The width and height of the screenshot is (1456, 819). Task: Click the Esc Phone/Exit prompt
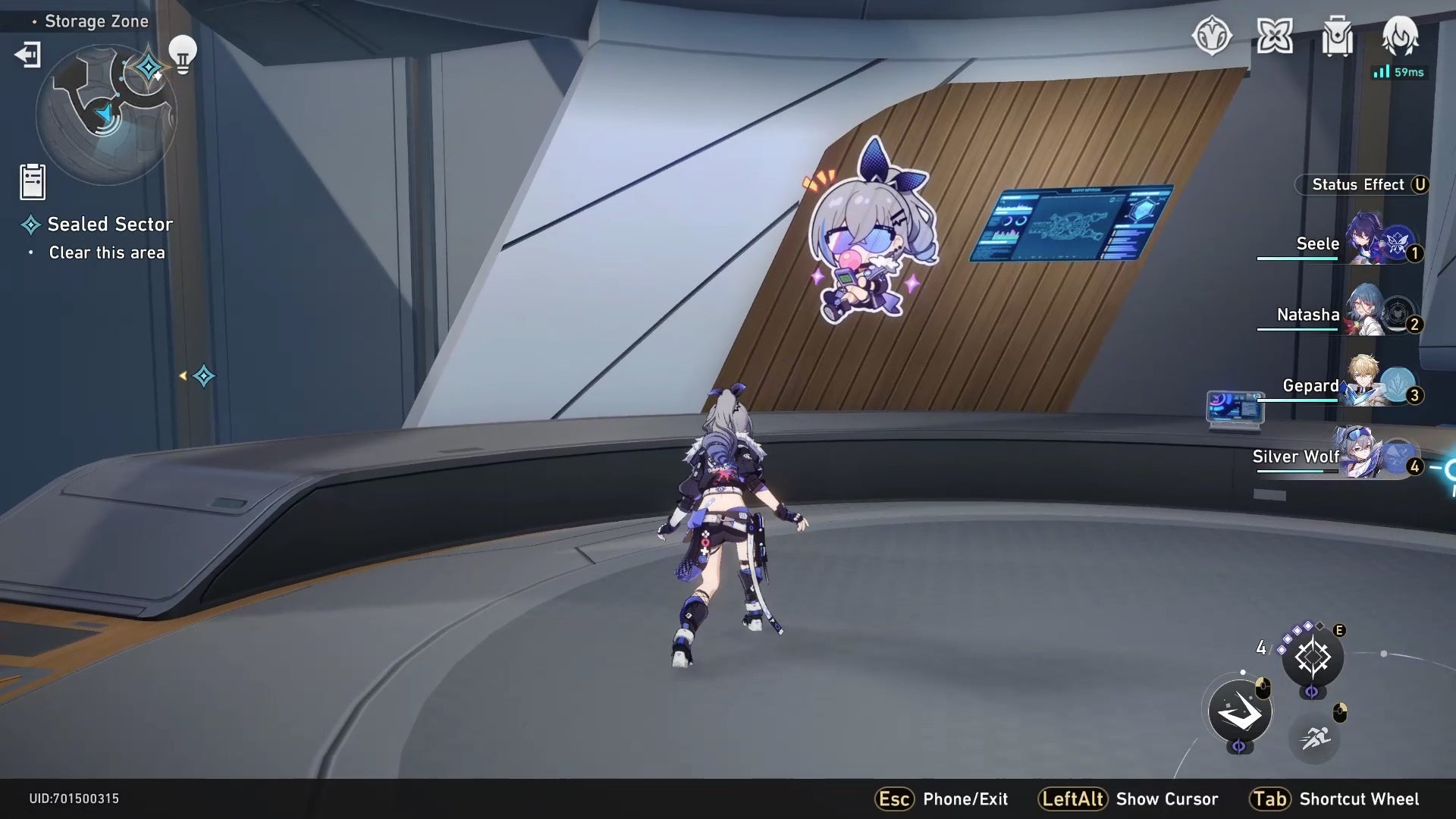point(941,799)
